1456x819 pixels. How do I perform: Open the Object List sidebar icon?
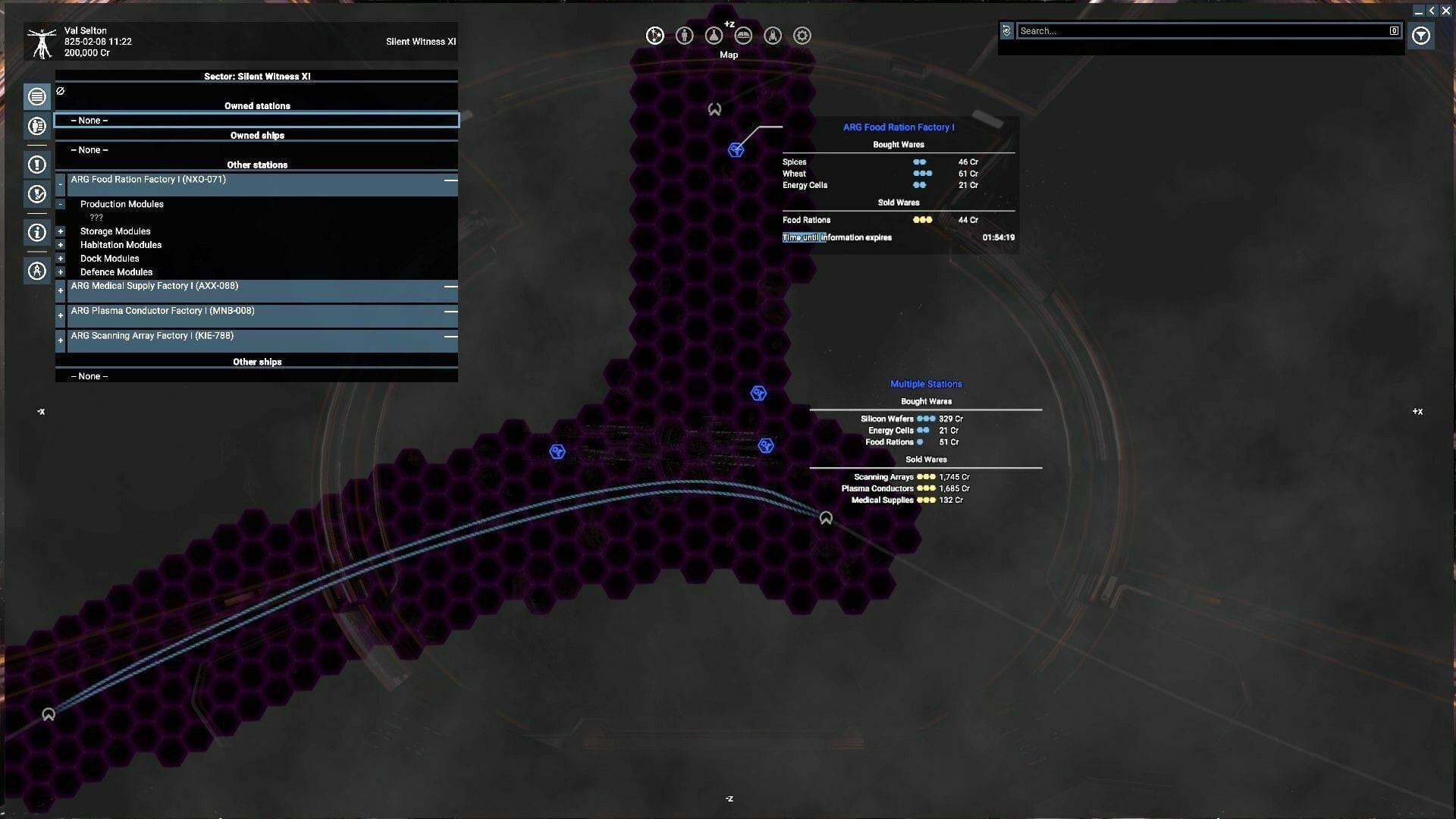pos(36,96)
